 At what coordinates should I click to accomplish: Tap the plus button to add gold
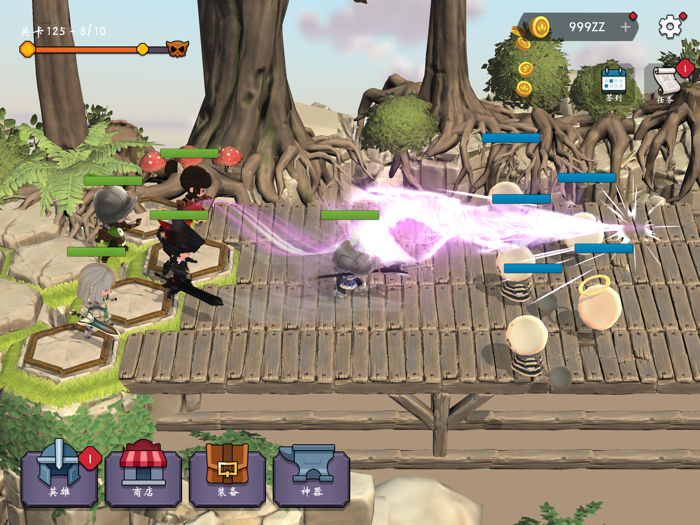pyautogui.click(x=625, y=27)
